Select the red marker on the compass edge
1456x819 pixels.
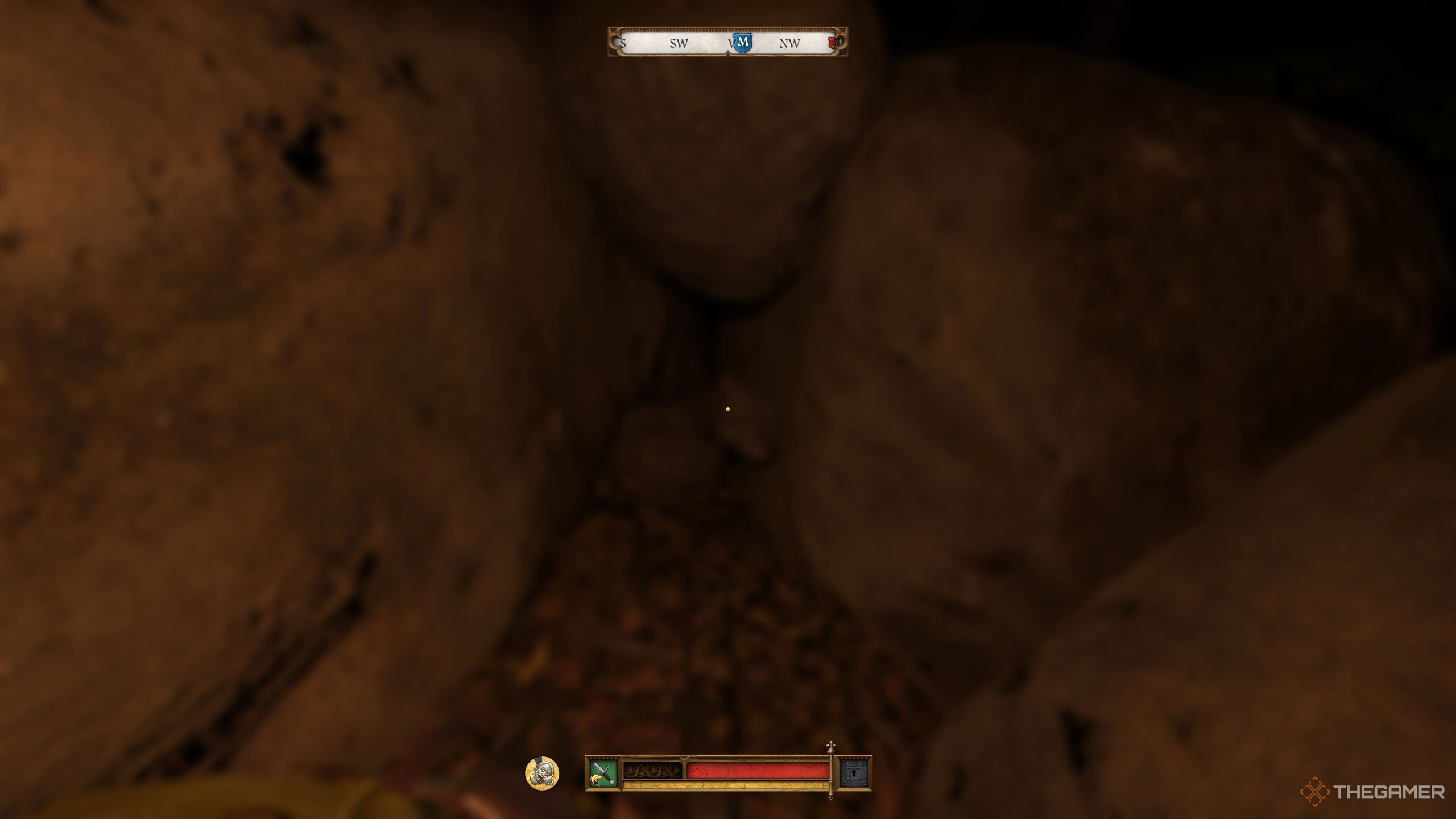[835, 42]
